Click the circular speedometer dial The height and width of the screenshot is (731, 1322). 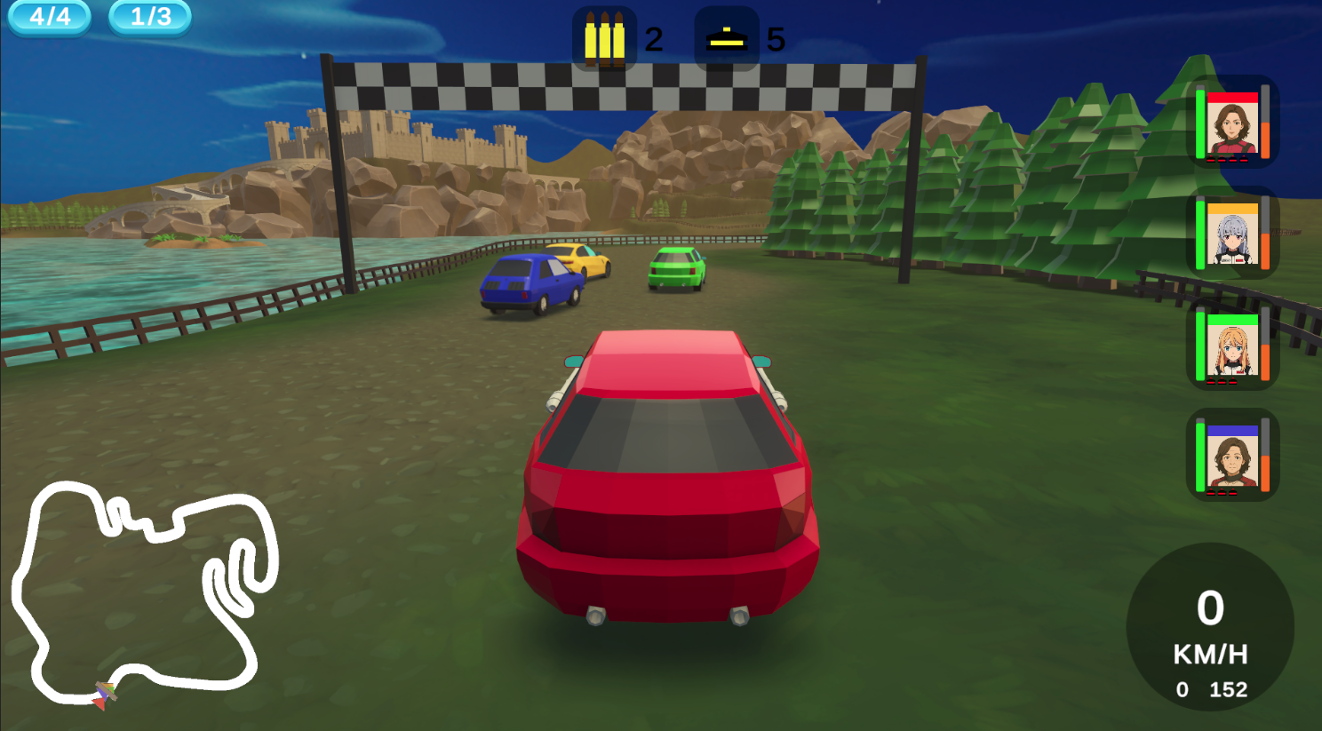pos(1211,625)
